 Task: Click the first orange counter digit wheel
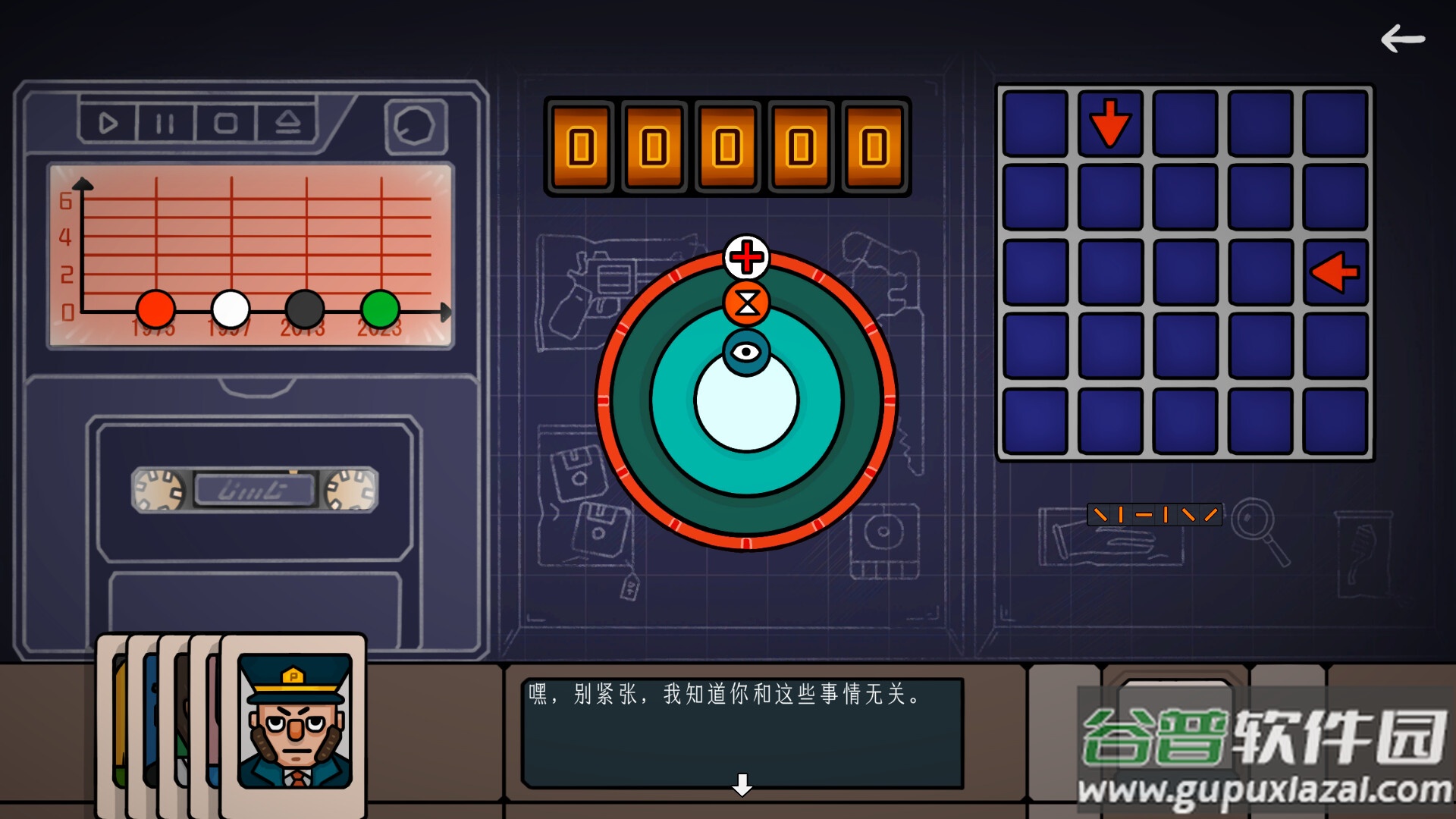click(582, 146)
